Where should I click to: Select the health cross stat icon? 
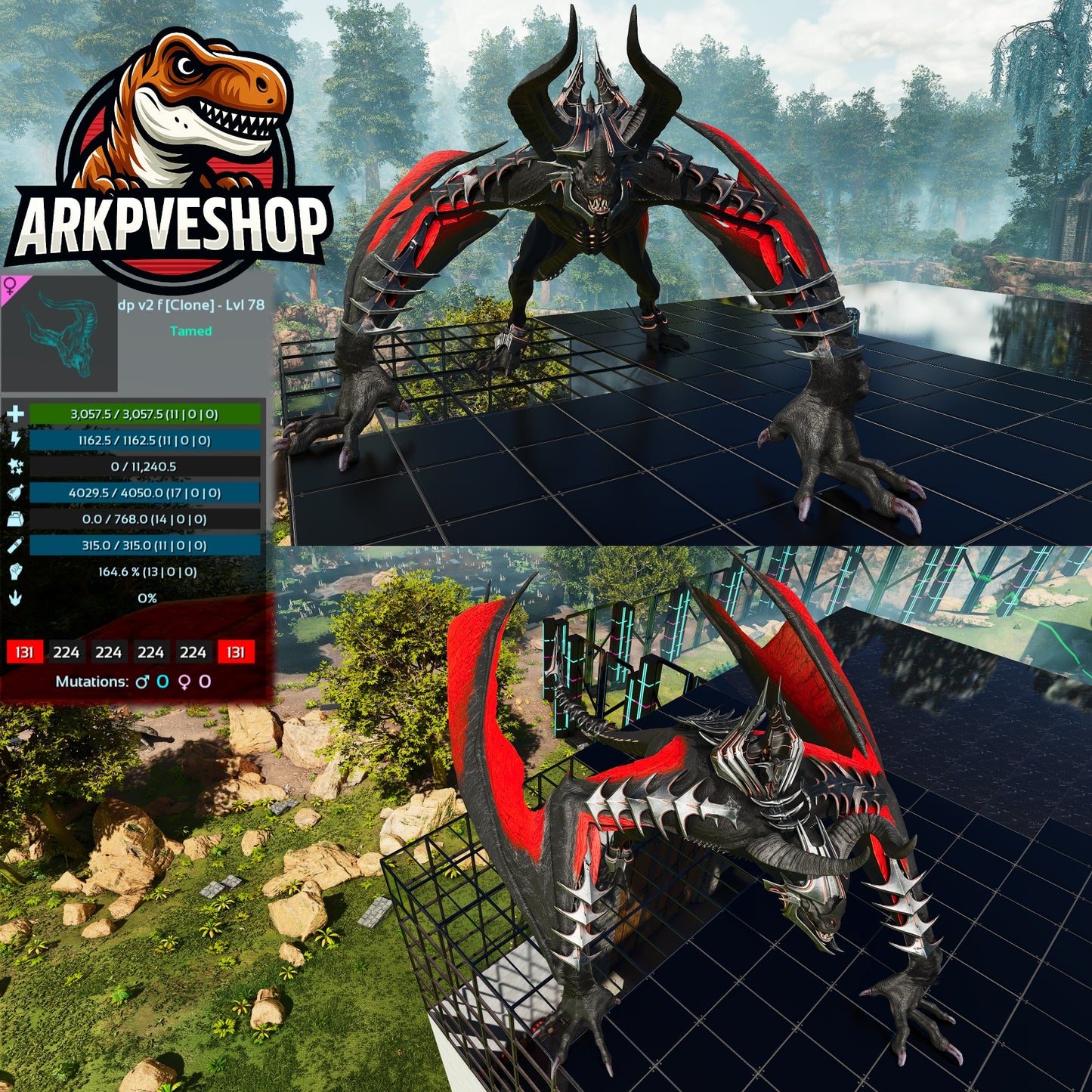[x=16, y=413]
